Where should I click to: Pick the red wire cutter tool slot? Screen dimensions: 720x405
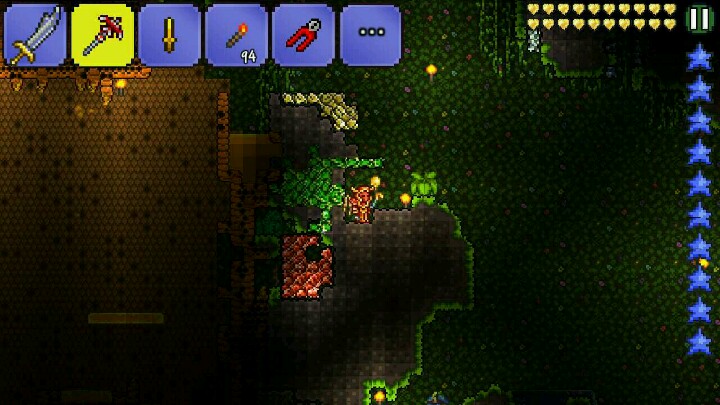click(x=303, y=35)
